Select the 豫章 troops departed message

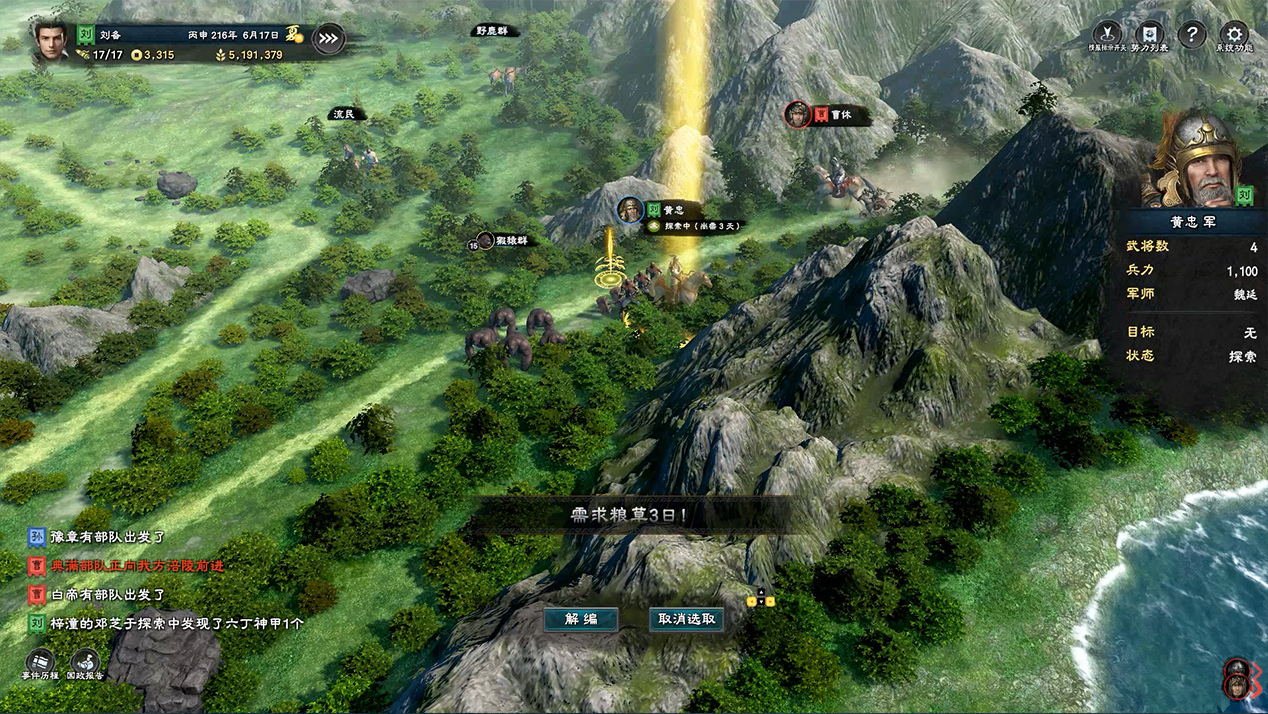click(108, 537)
